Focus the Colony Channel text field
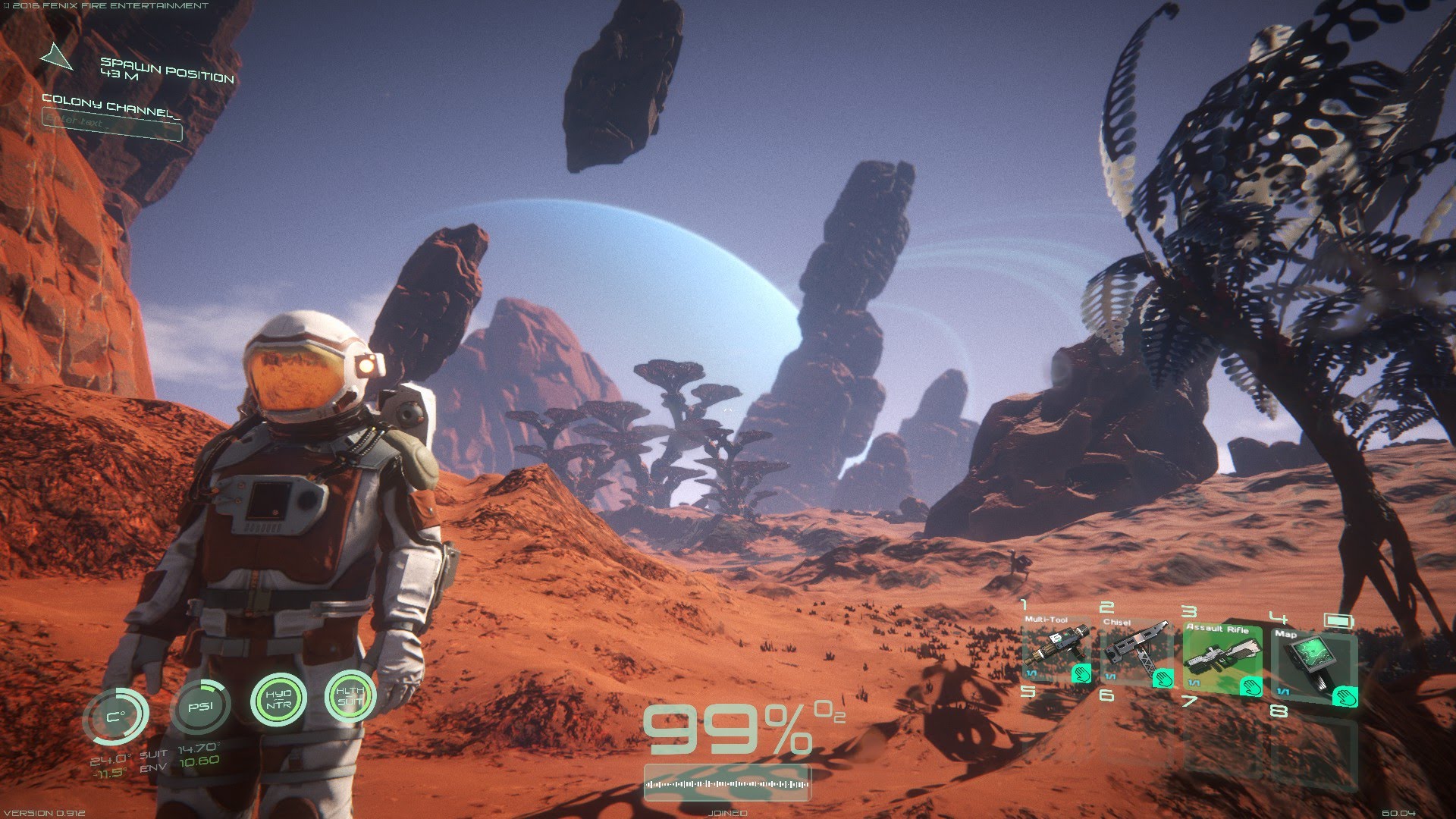 112,125
